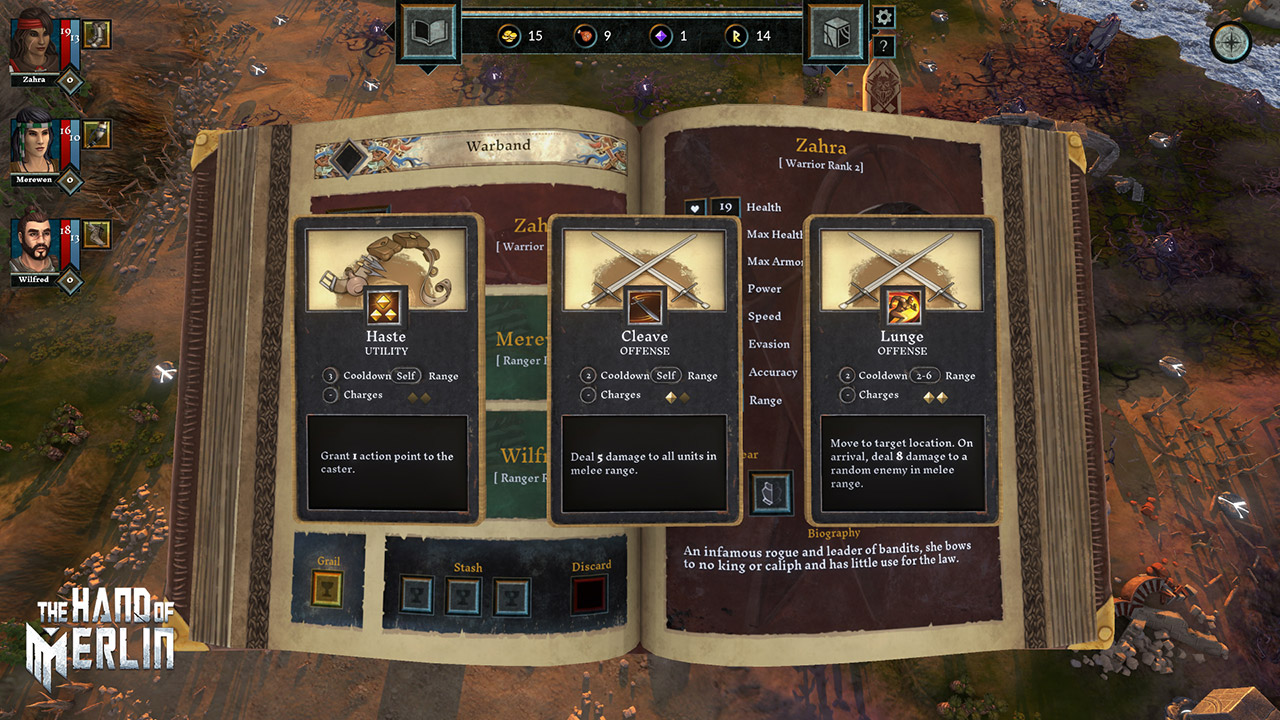Click the Discard slot

591,594
